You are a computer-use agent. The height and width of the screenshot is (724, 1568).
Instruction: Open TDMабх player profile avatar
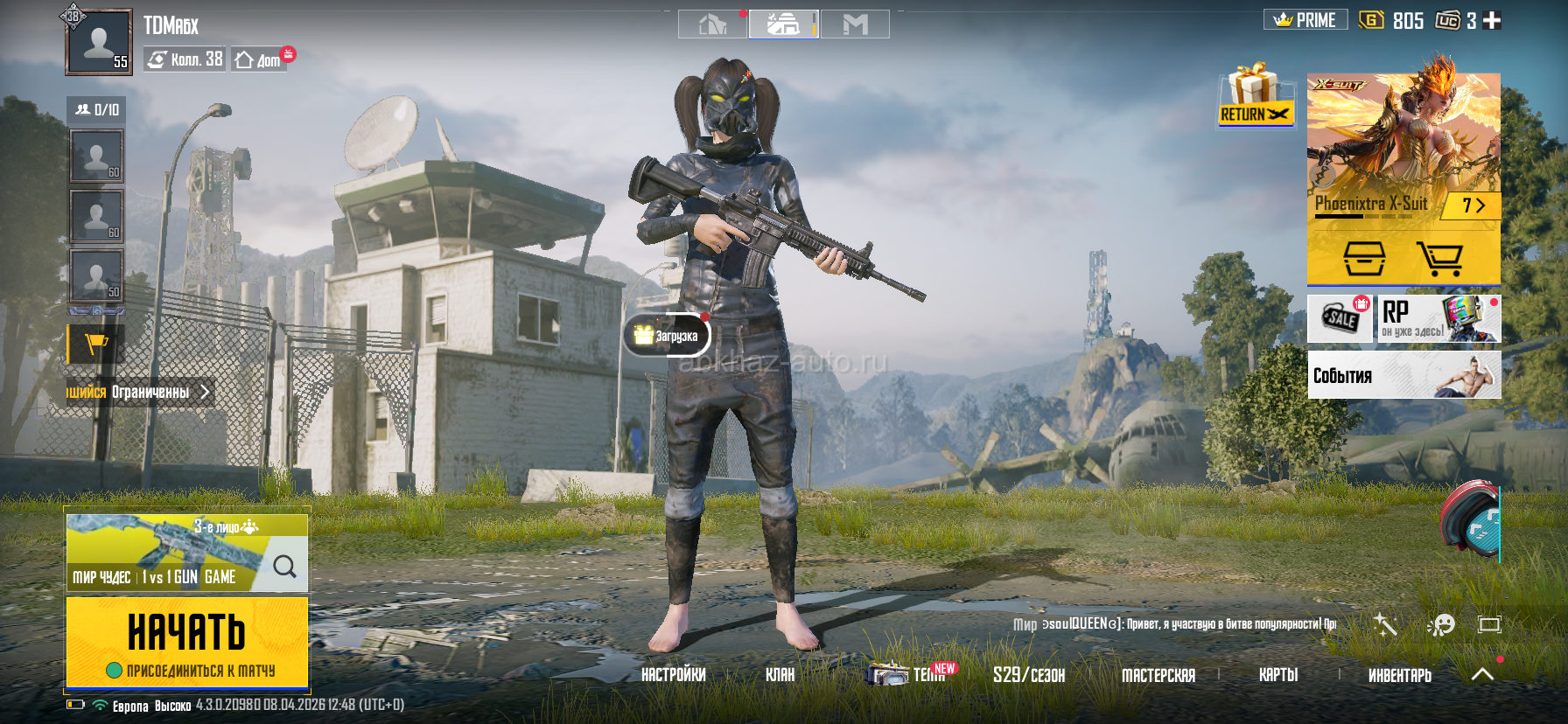(x=98, y=42)
